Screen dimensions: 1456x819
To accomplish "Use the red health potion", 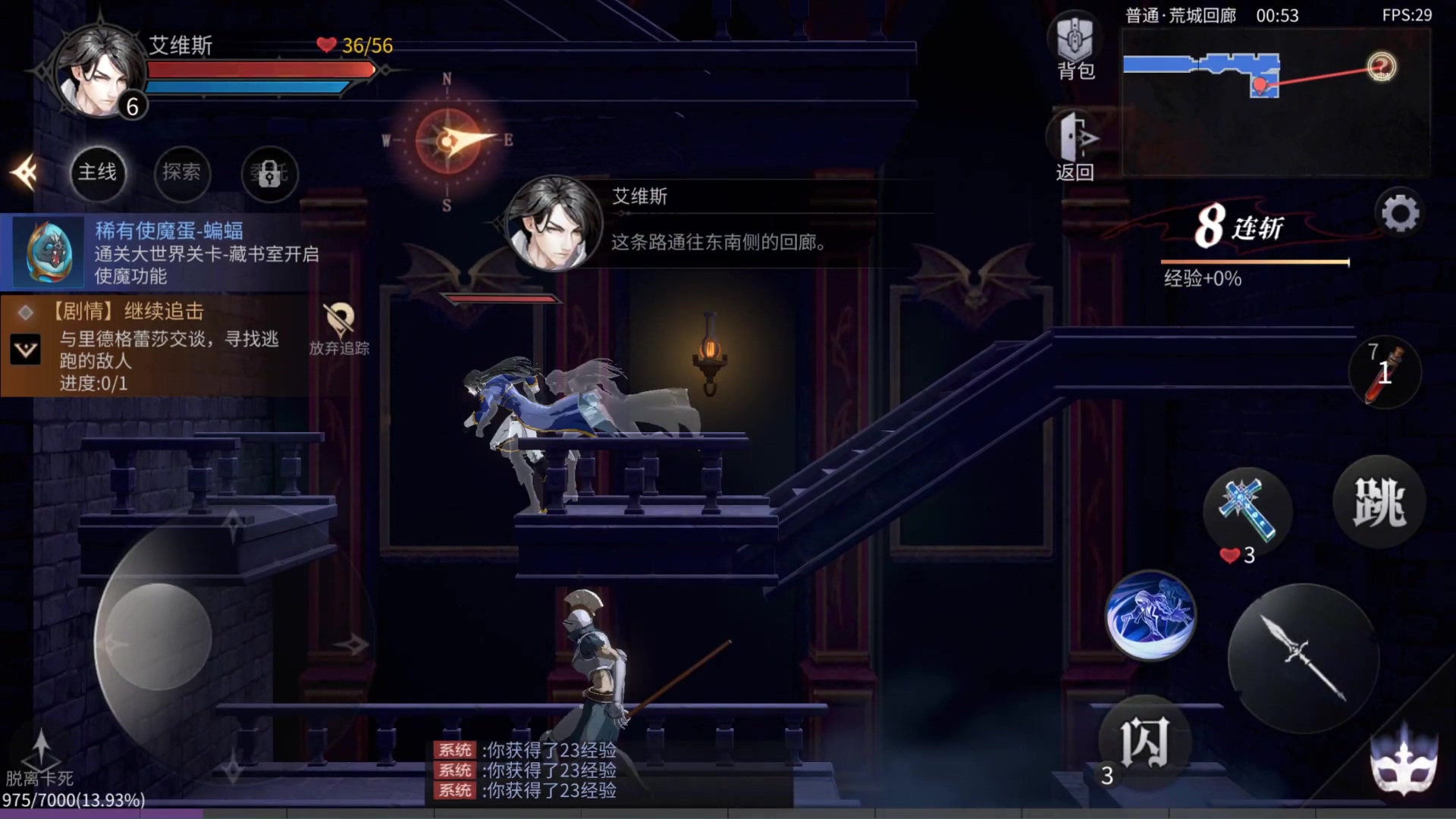I will (1385, 372).
